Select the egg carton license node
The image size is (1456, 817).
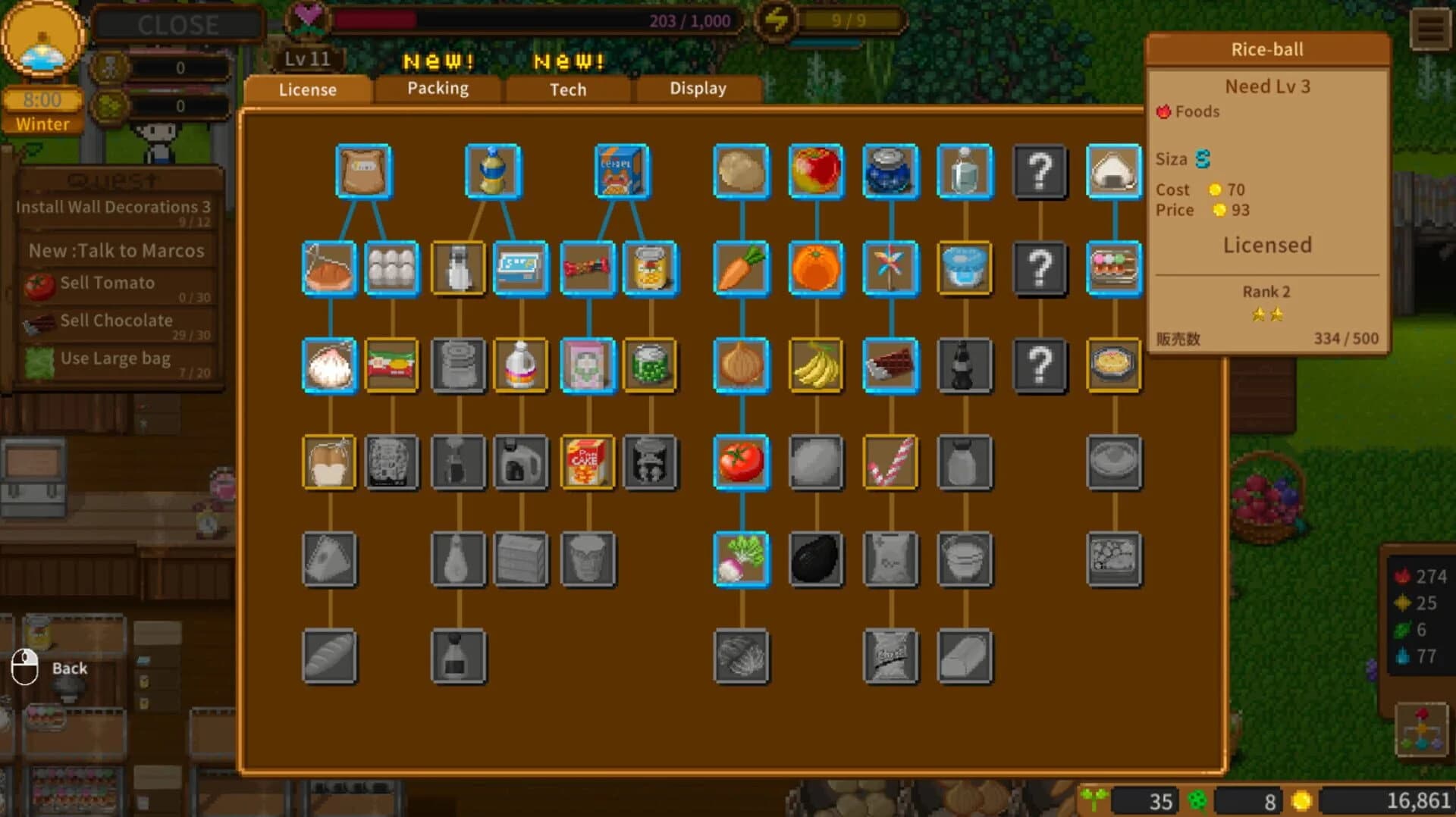tap(392, 268)
